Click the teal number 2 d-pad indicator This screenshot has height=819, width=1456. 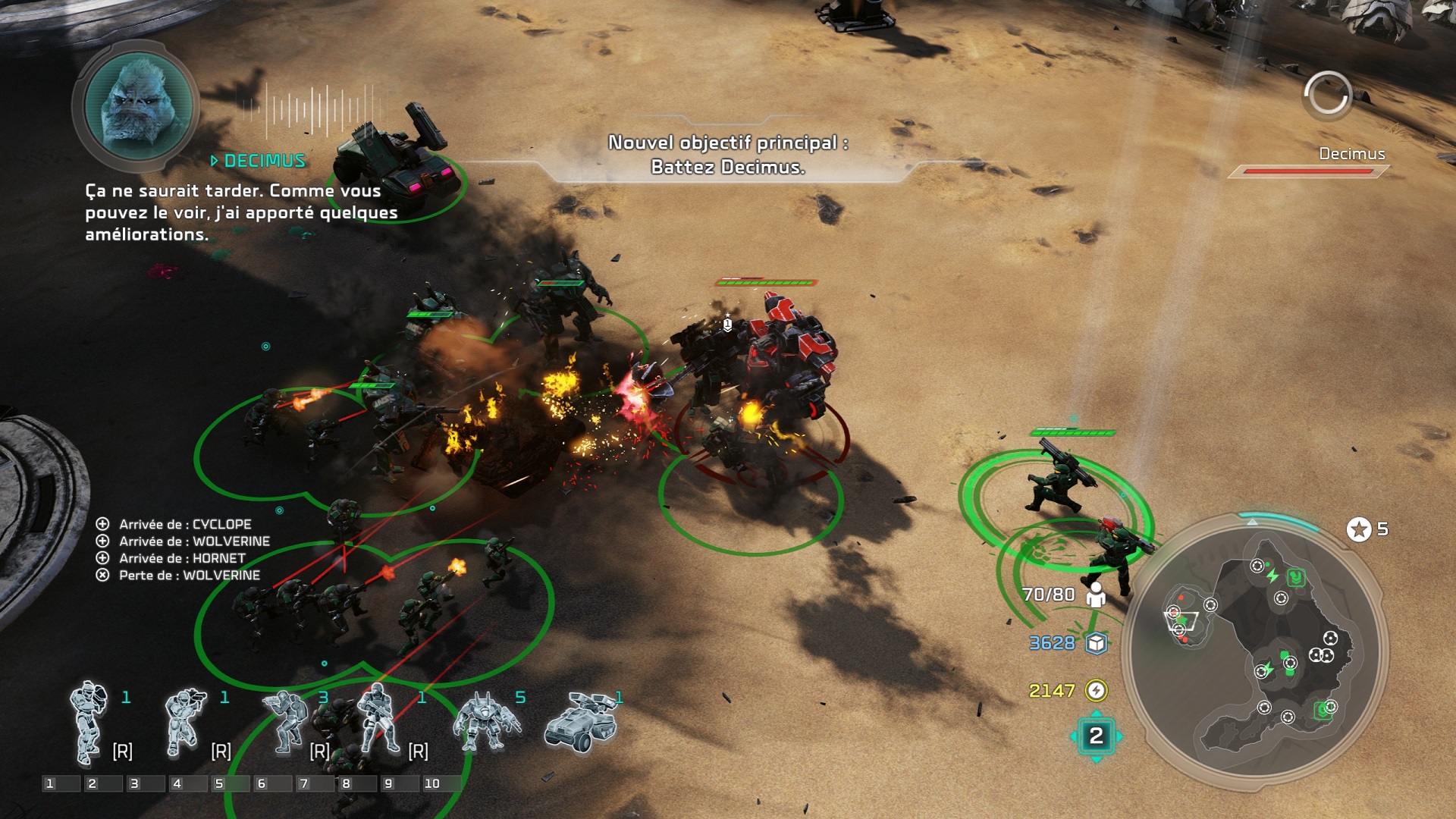[x=1096, y=736]
